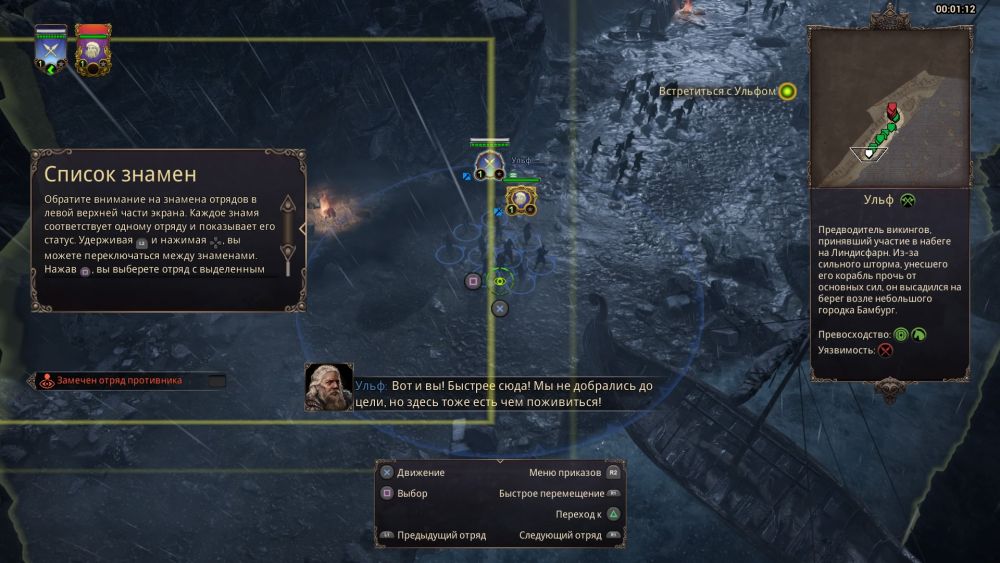The height and width of the screenshot is (563, 1000).
Task: Click the red vulnerability icon in Ulf's panel
Action: coord(885,350)
